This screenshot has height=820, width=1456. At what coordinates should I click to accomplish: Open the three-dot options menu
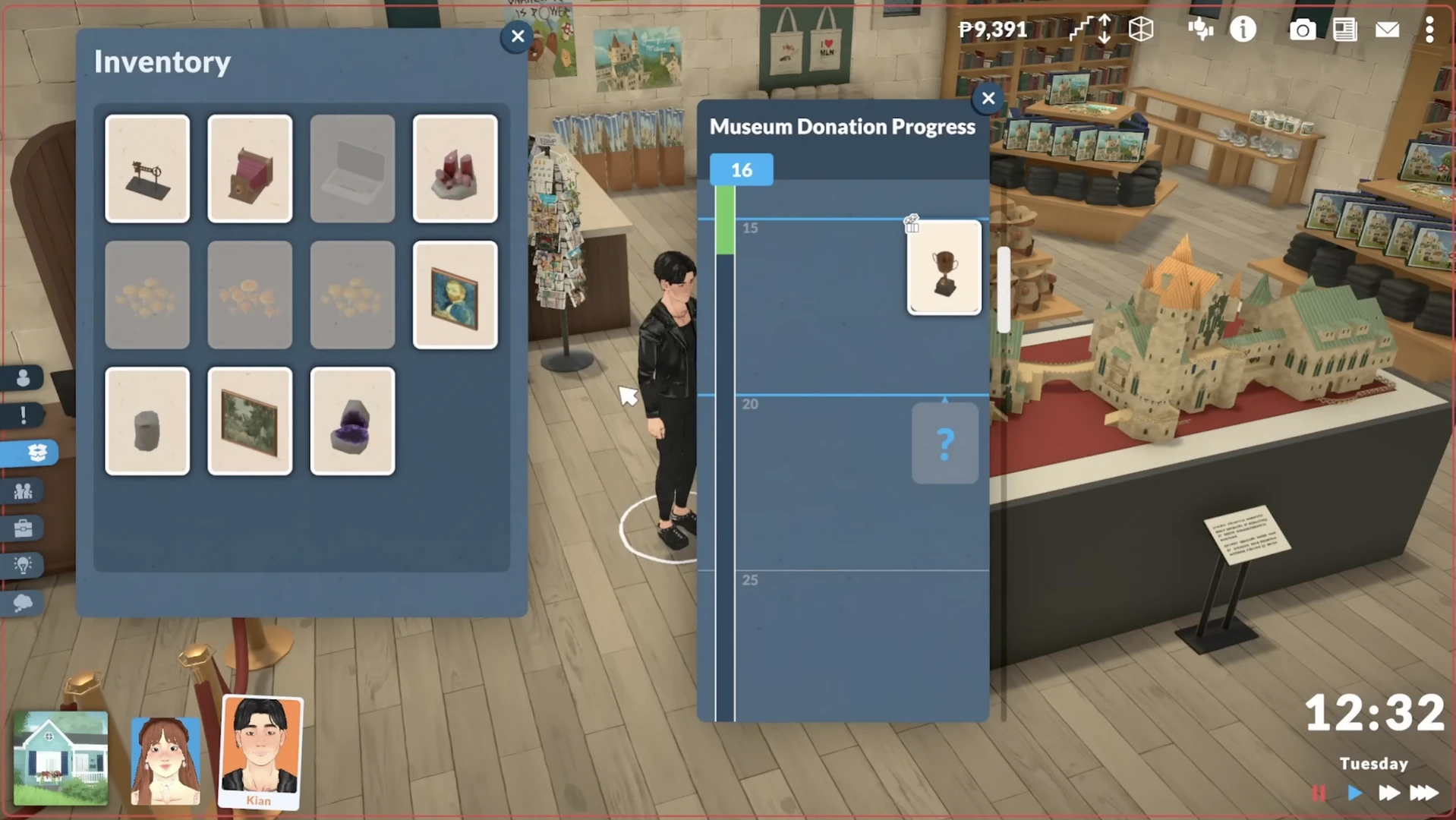click(x=1429, y=30)
